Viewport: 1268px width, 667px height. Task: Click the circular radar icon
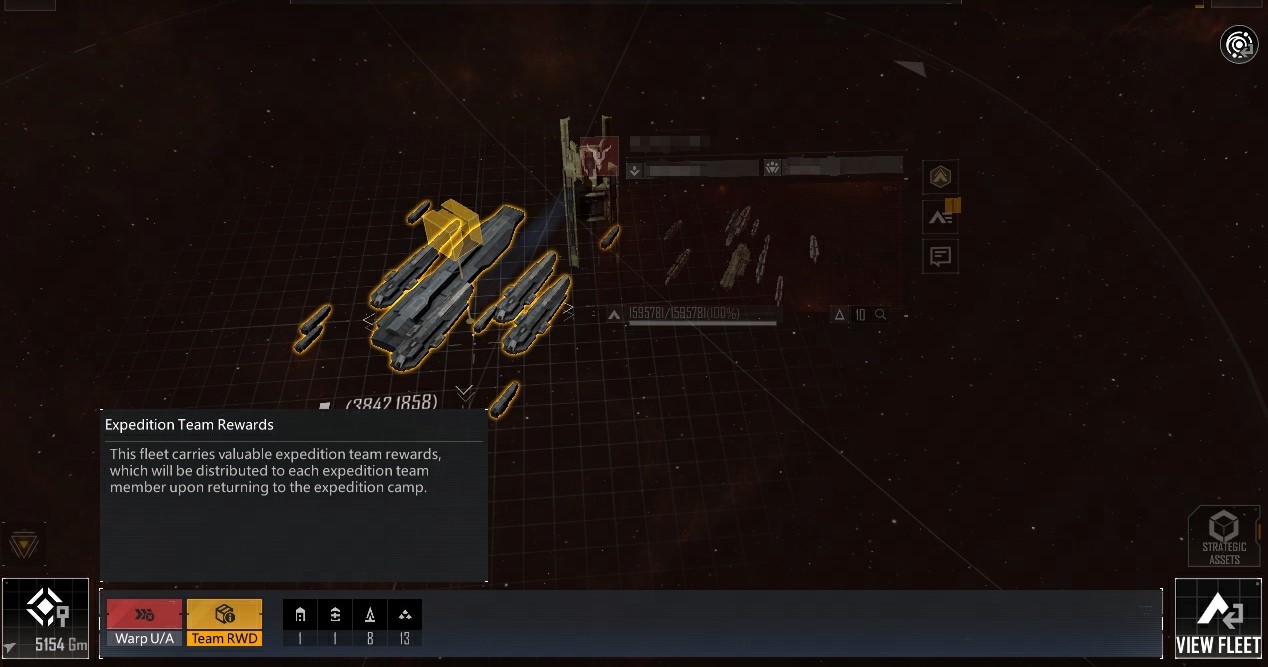(1239, 44)
